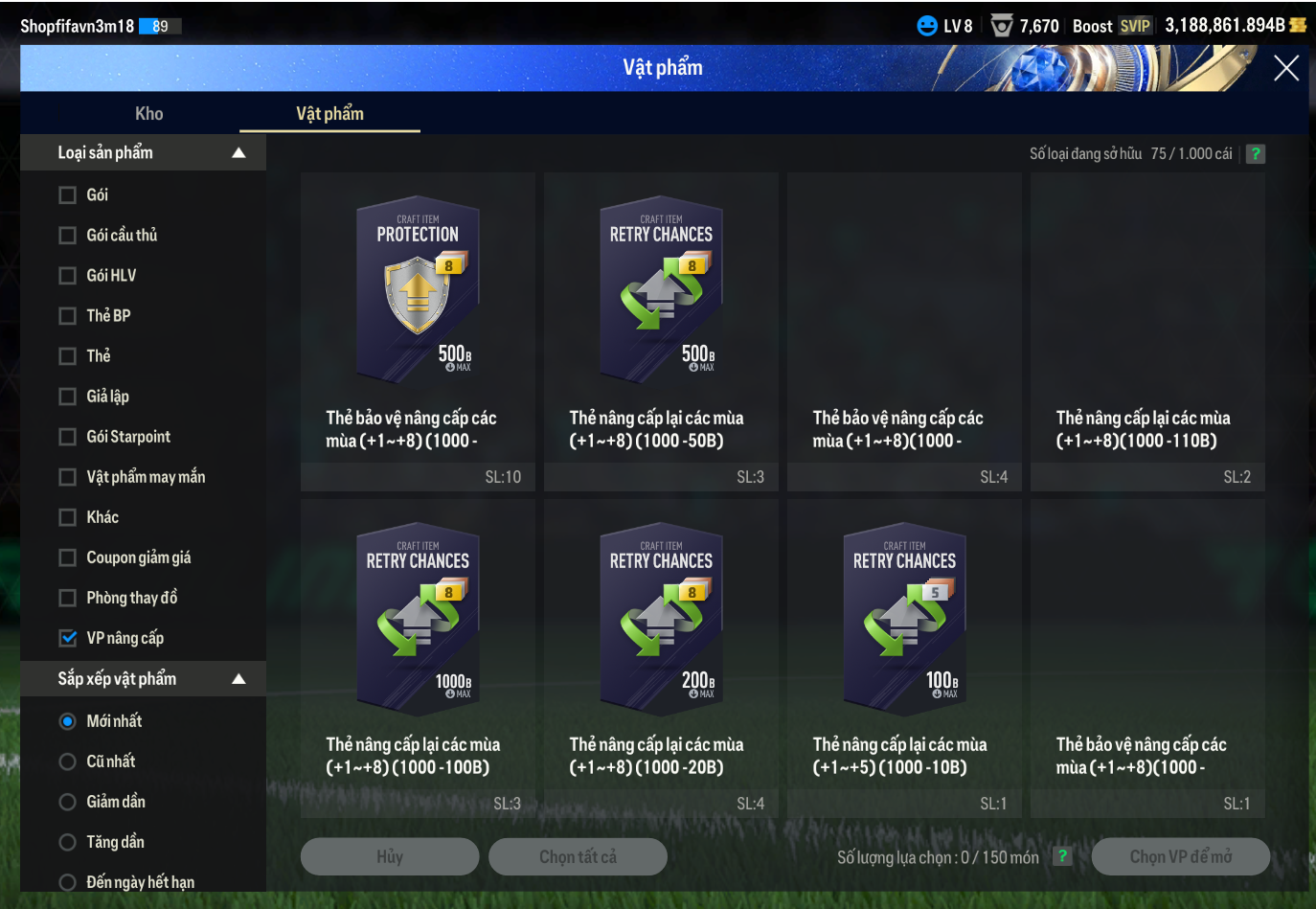Choose the Giảm dần sort option
Image resolution: width=1316 pixels, height=909 pixels.
click(x=68, y=802)
